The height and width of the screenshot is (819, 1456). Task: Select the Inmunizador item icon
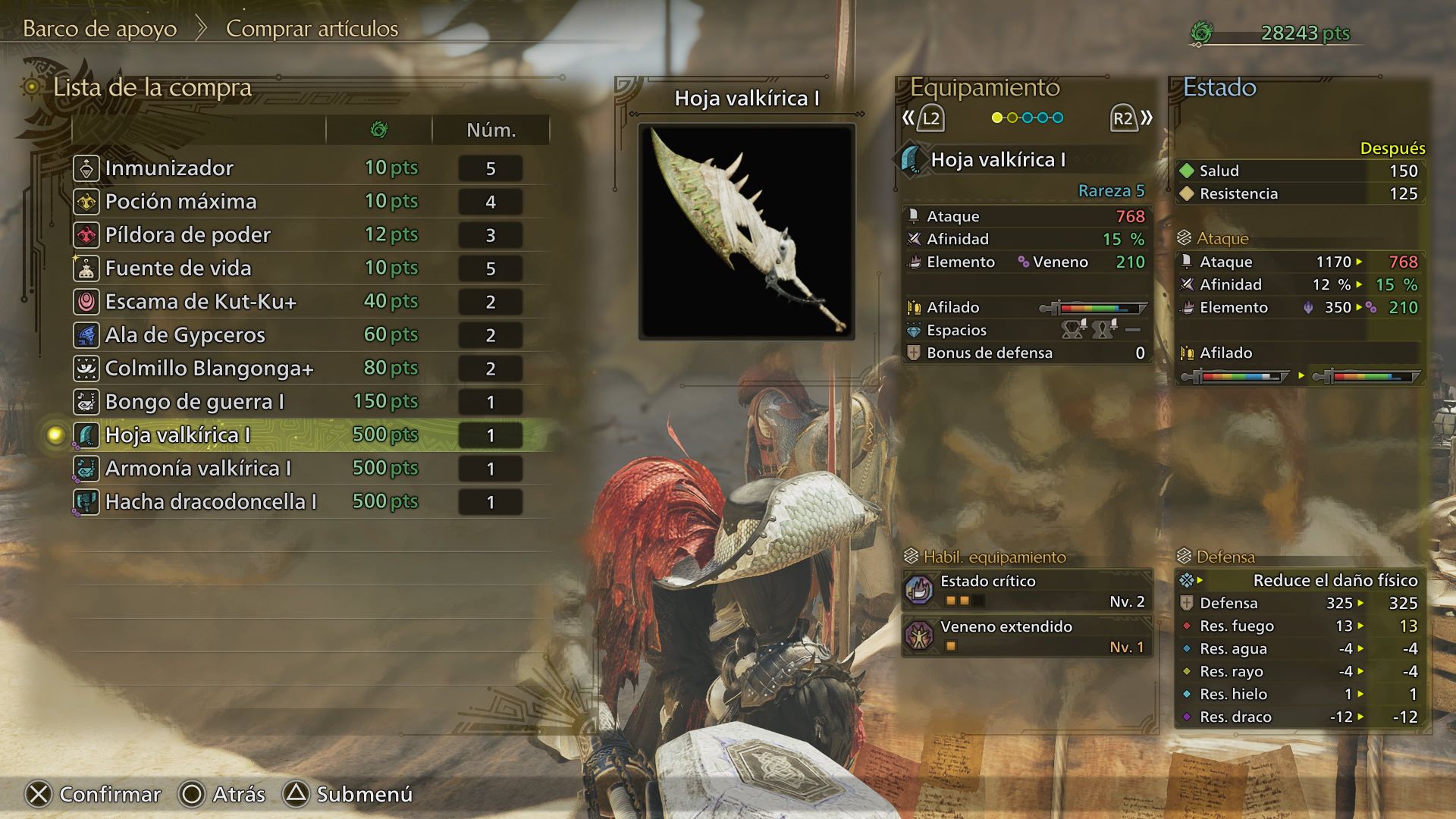click(86, 168)
